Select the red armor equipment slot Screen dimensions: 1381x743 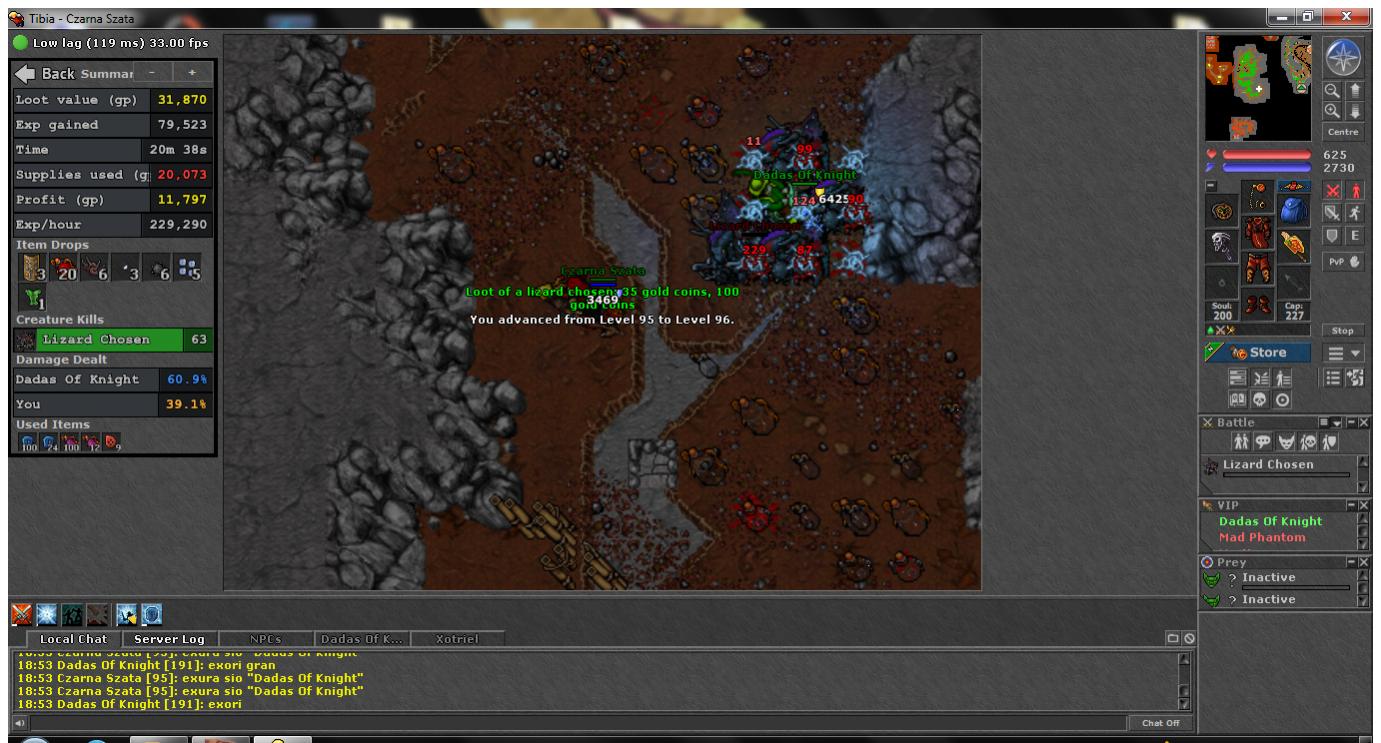[x=1257, y=235]
